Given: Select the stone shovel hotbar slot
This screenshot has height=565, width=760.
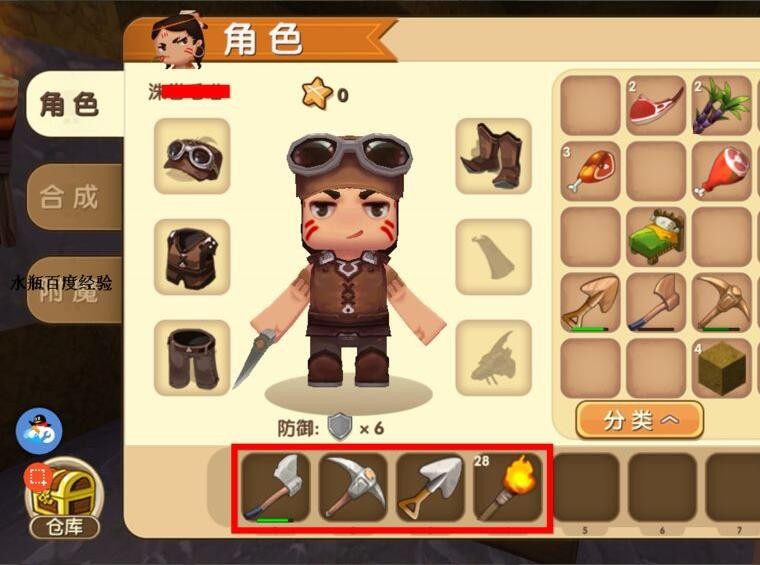Looking at the screenshot, I should pos(430,487).
